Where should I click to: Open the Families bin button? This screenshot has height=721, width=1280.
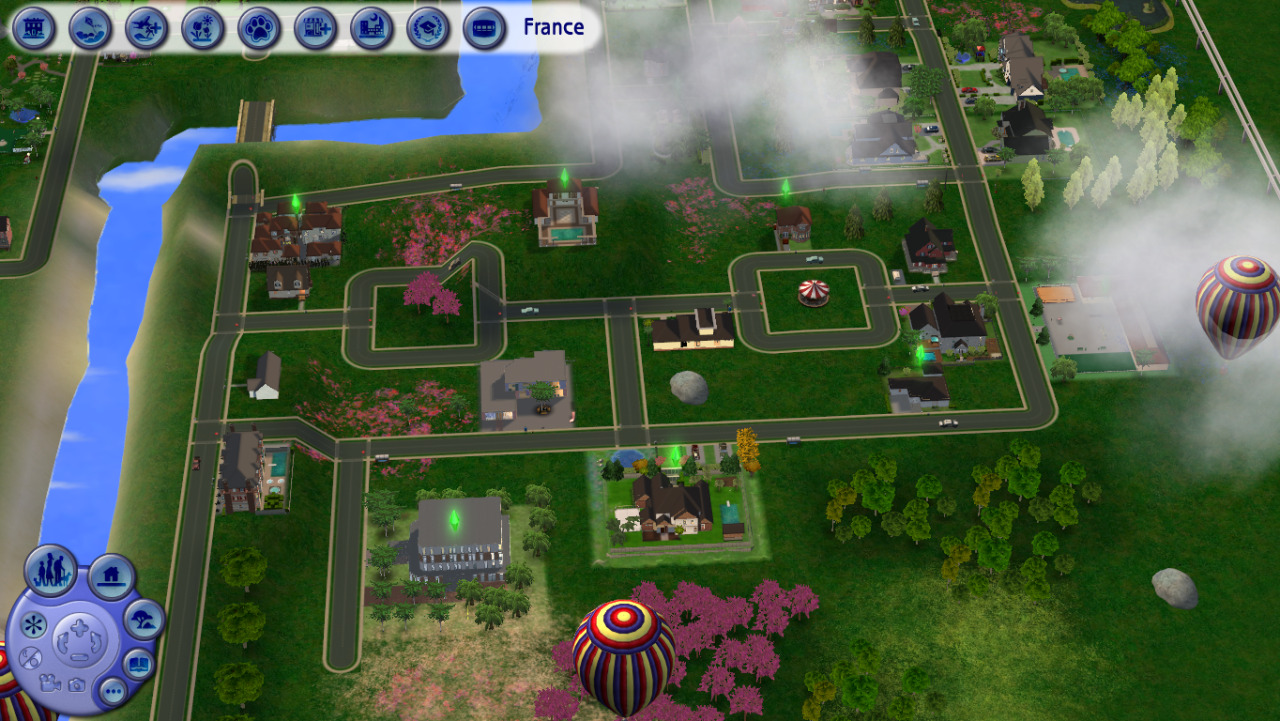click(51, 570)
